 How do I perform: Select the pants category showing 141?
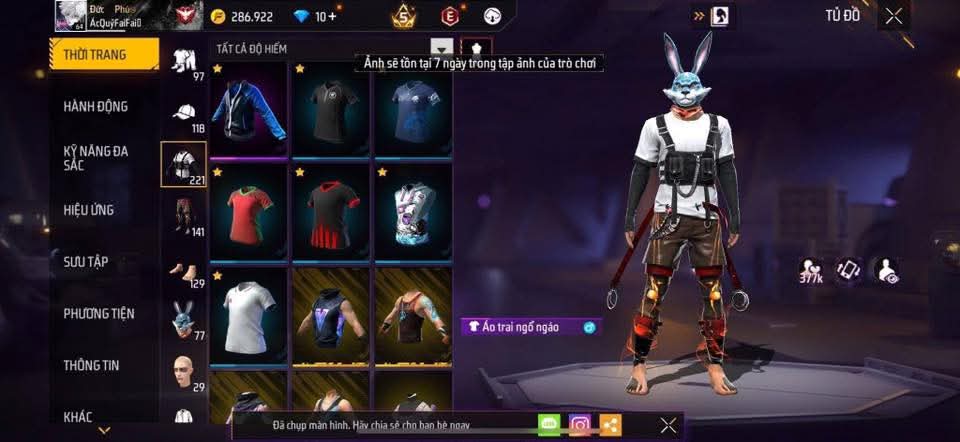click(184, 217)
